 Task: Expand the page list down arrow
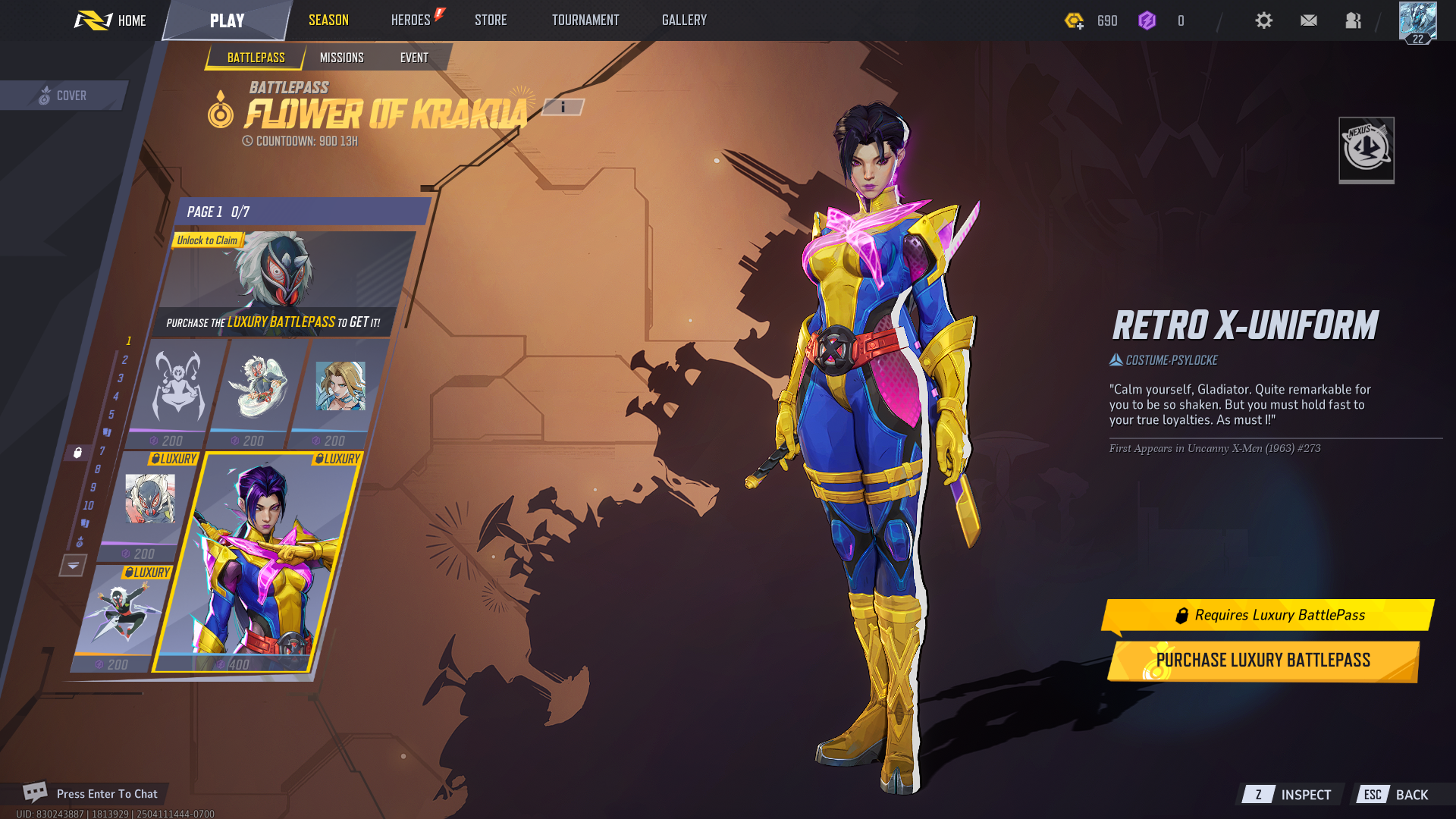73,565
